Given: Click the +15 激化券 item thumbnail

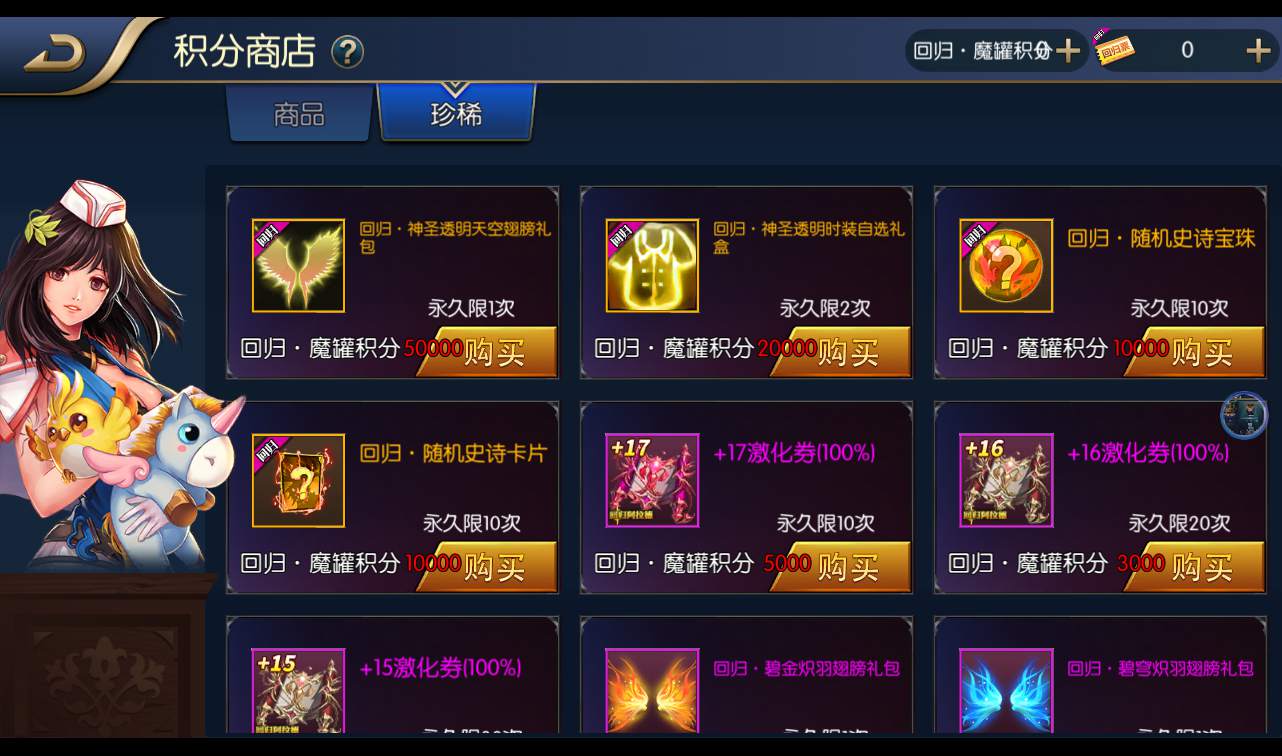Looking at the screenshot, I should click(x=297, y=690).
